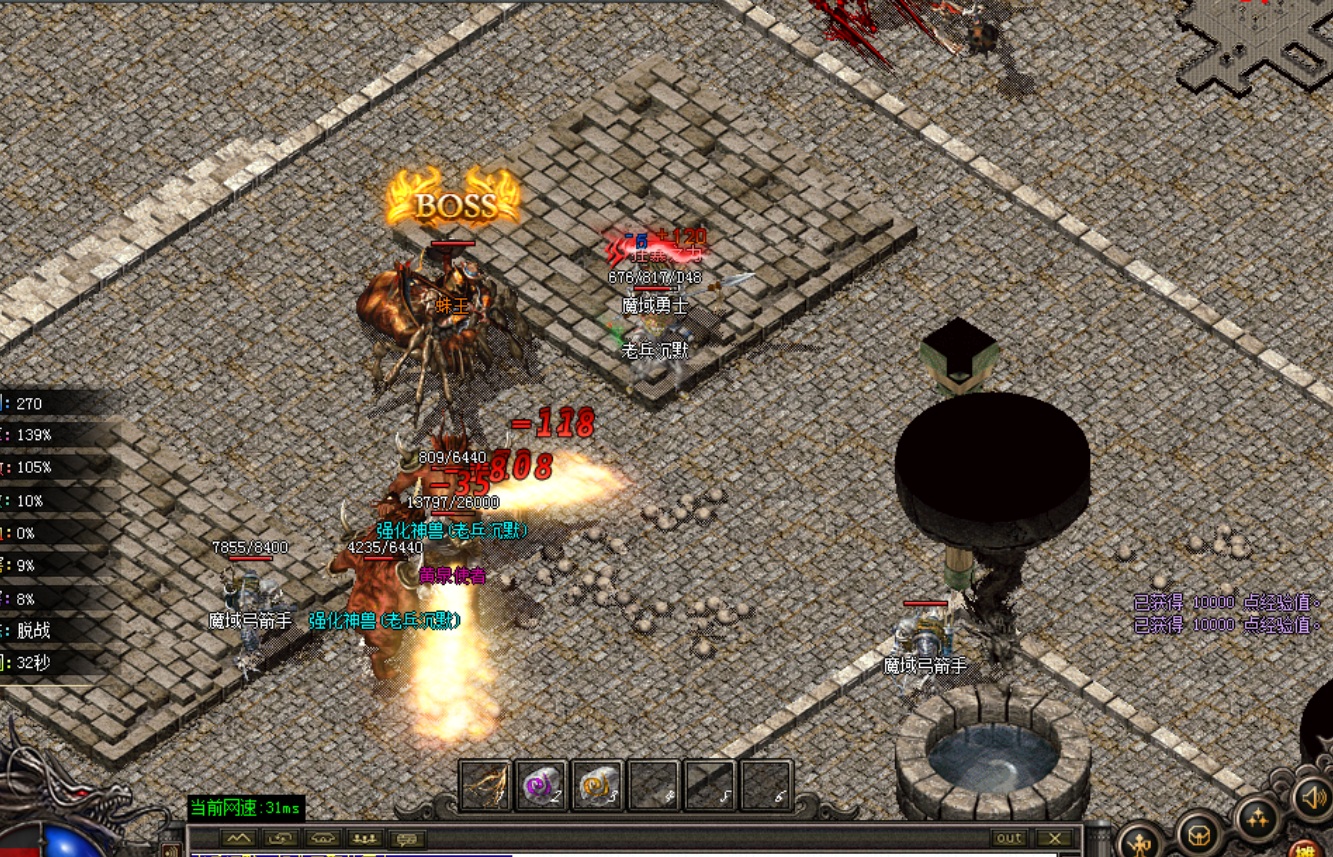Toggle sound with the speaker icon
The height and width of the screenshot is (857, 1333).
[1309, 797]
